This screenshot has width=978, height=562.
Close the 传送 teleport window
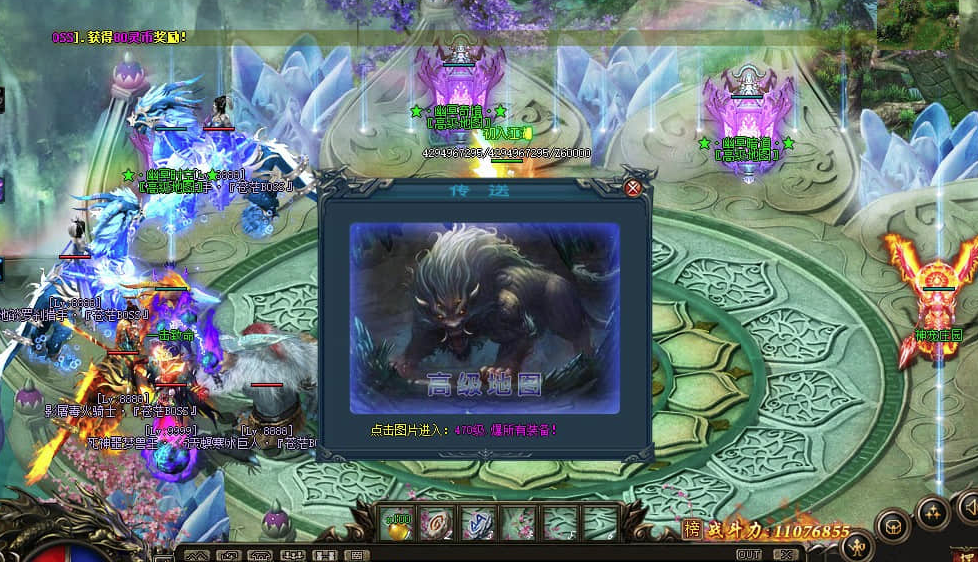pos(632,187)
